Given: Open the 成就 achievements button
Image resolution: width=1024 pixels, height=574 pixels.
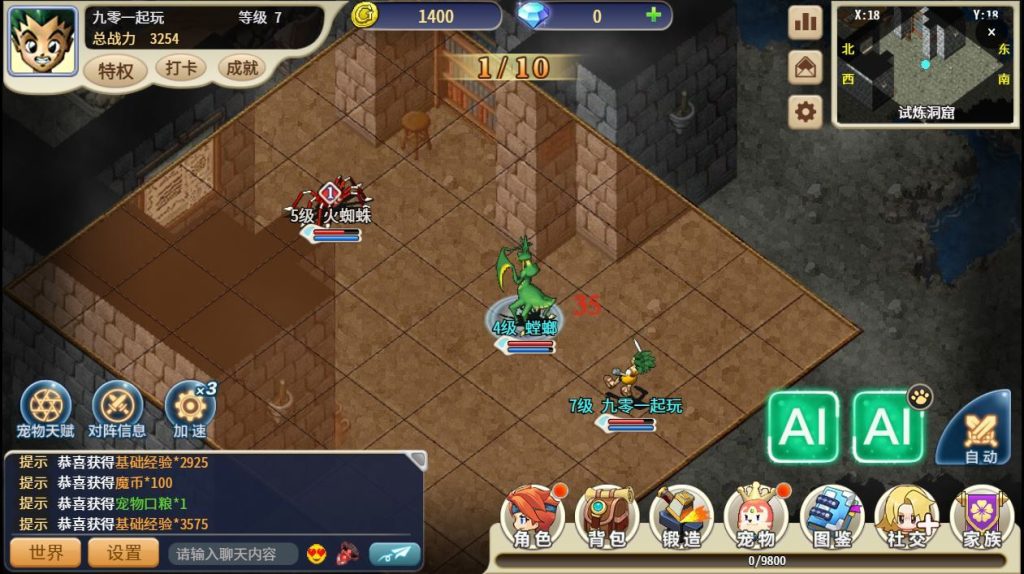Looking at the screenshot, I should click(x=242, y=68).
